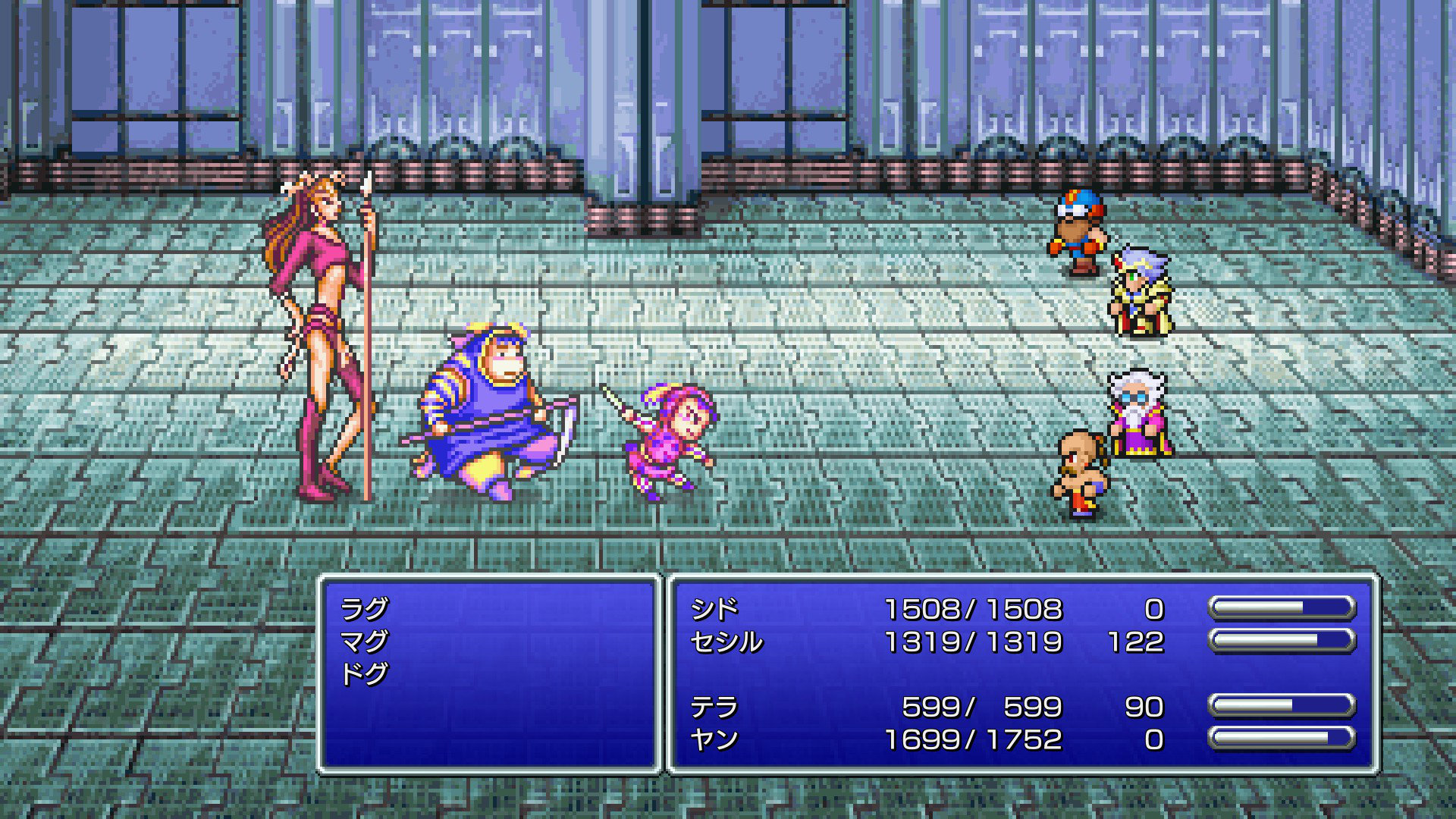Viewport: 1456px width, 819px height.
Task: Select ヤン in the party status window
Action: coord(714,739)
